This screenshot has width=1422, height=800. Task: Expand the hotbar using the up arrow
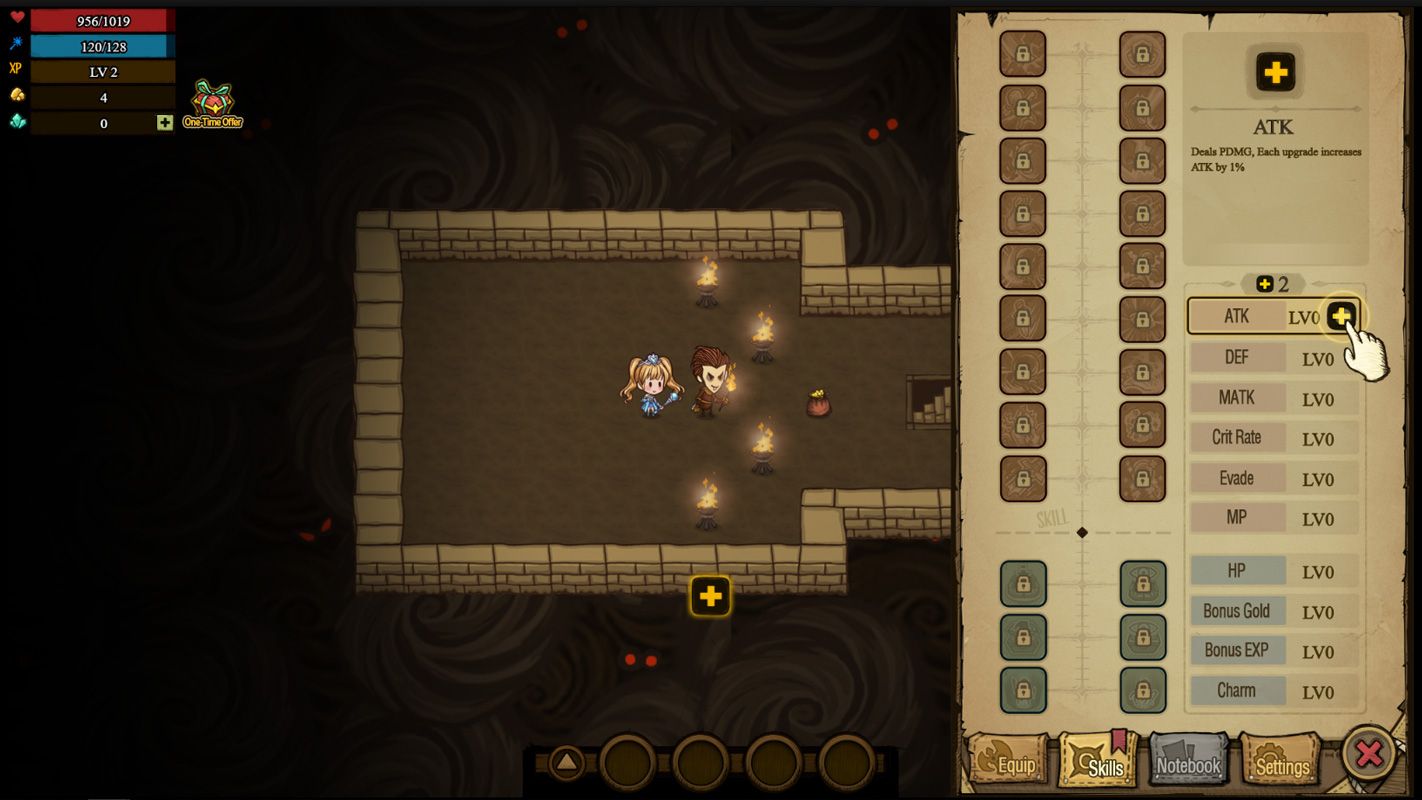(x=566, y=761)
